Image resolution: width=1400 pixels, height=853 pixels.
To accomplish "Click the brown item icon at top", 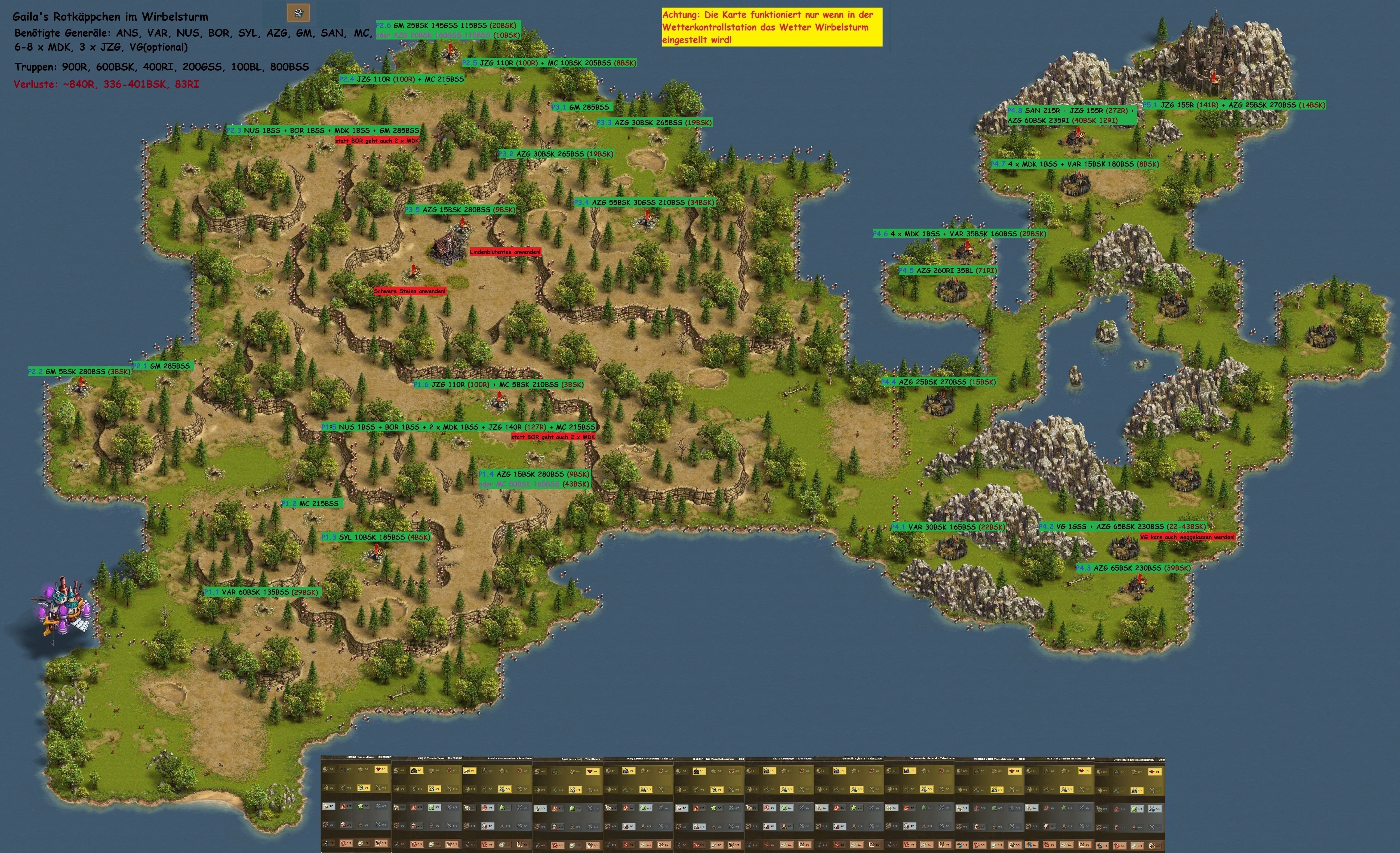I will point(298,13).
